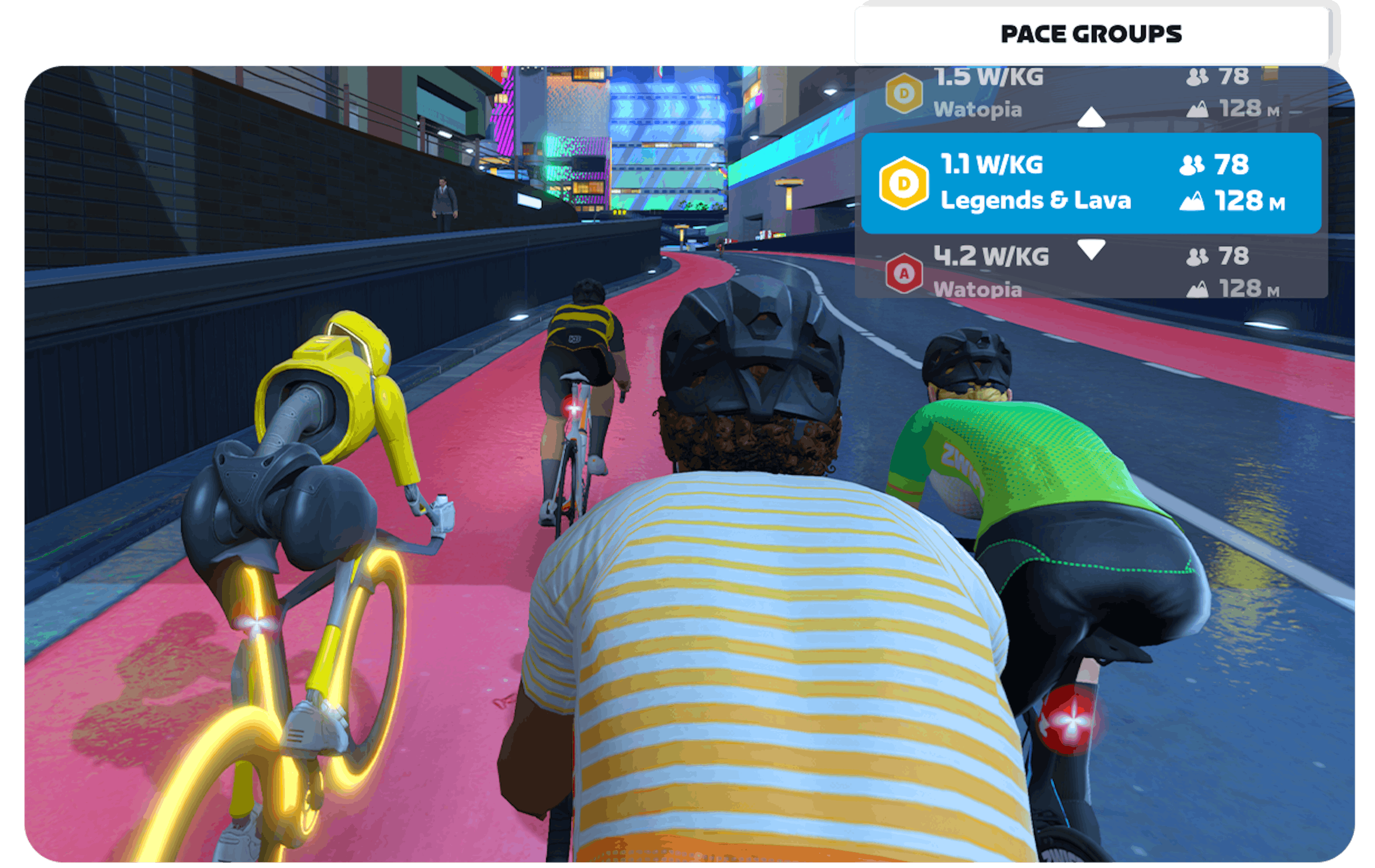
Task: Click the Pace Groups header
Action: click(1090, 34)
